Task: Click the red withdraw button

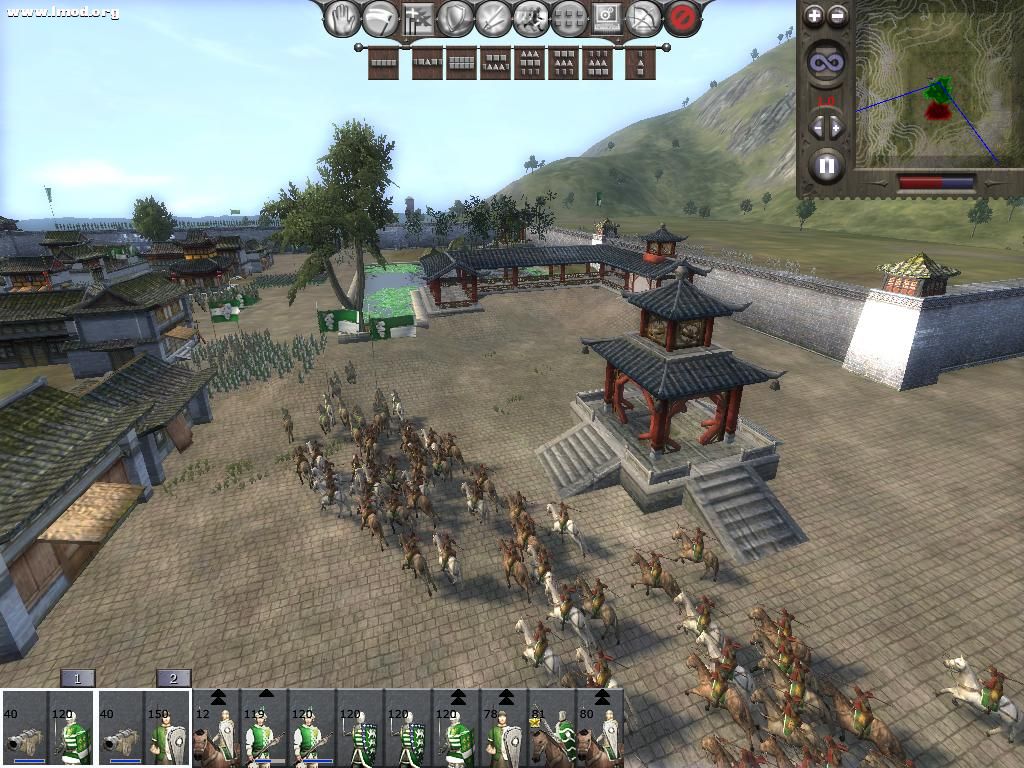Action: click(682, 18)
